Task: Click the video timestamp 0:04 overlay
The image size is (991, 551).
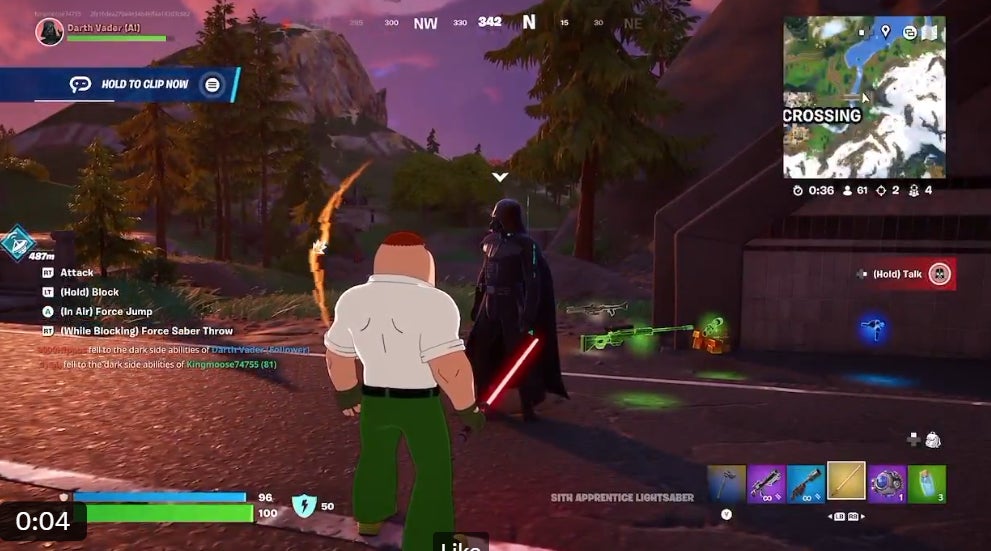Action: coord(43,521)
